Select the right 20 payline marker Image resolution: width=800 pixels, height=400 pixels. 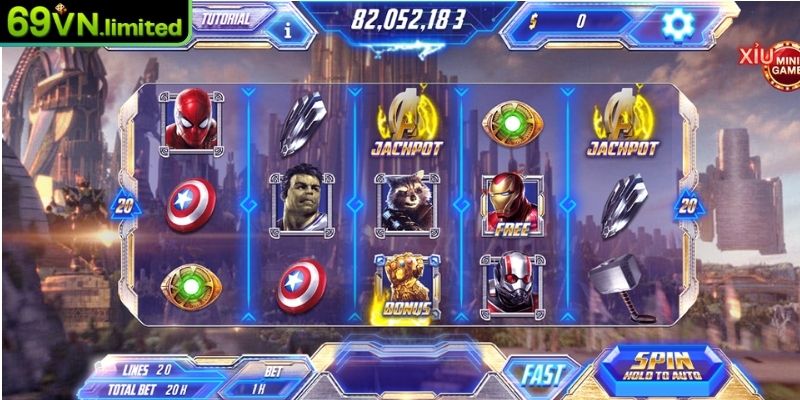coord(688,206)
